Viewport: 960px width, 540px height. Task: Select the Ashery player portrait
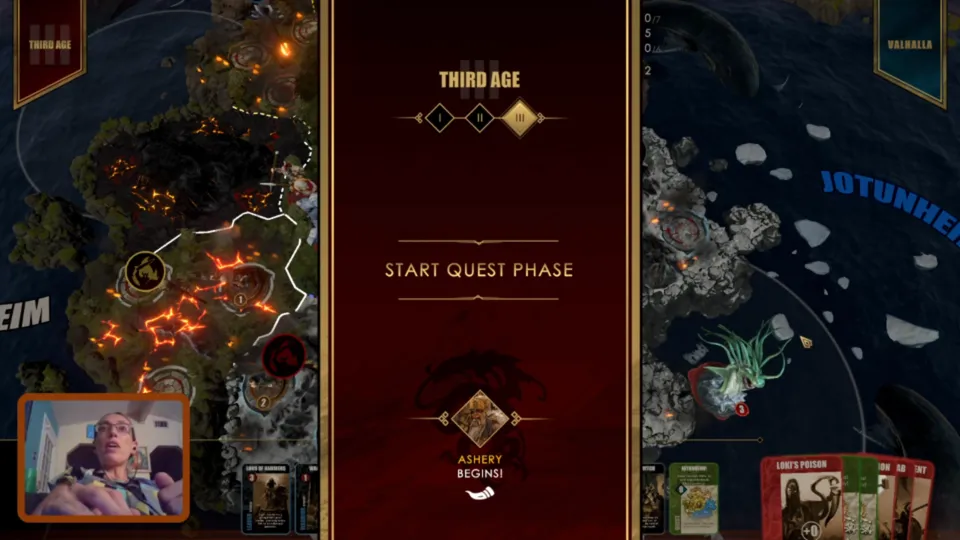[480, 419]
